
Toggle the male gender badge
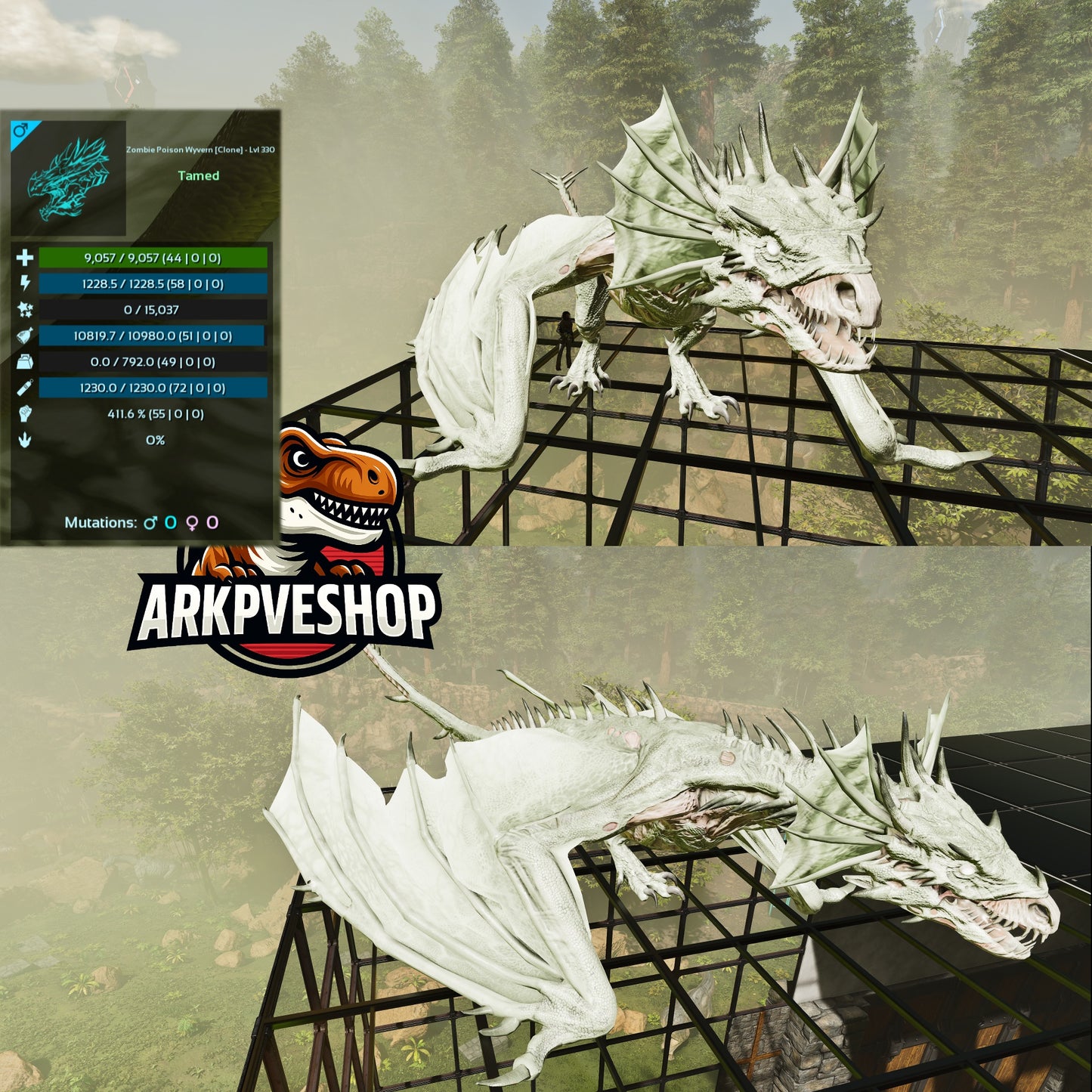pyautogui.click(x=20, y=130)
